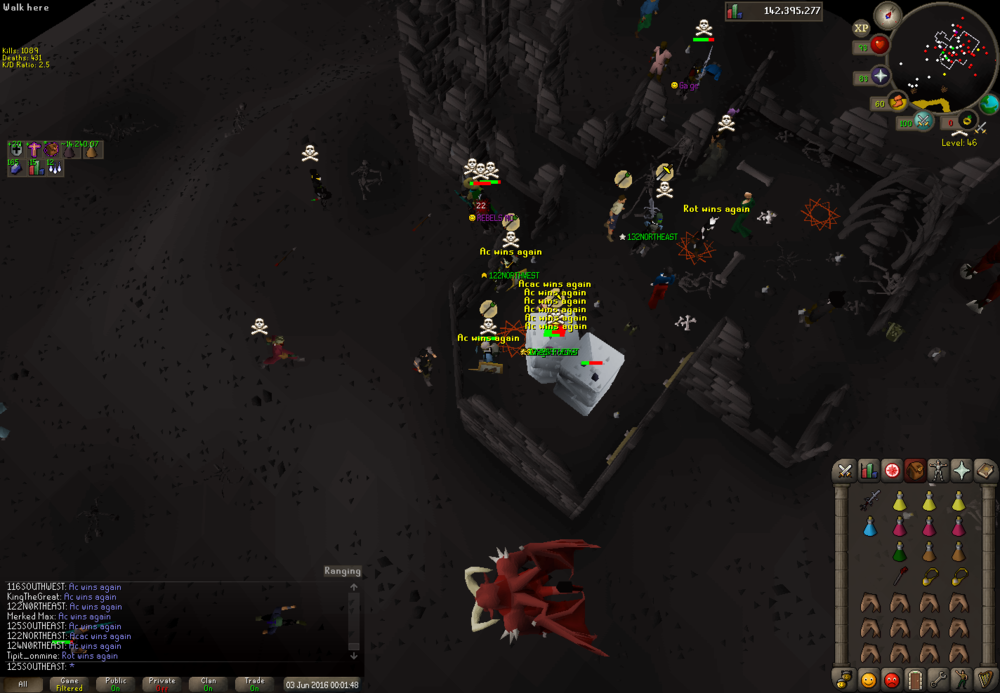Open the Quest list tab
This screenshot has height=693, width=1000.
pyautogui.click(x=891, y=470)
